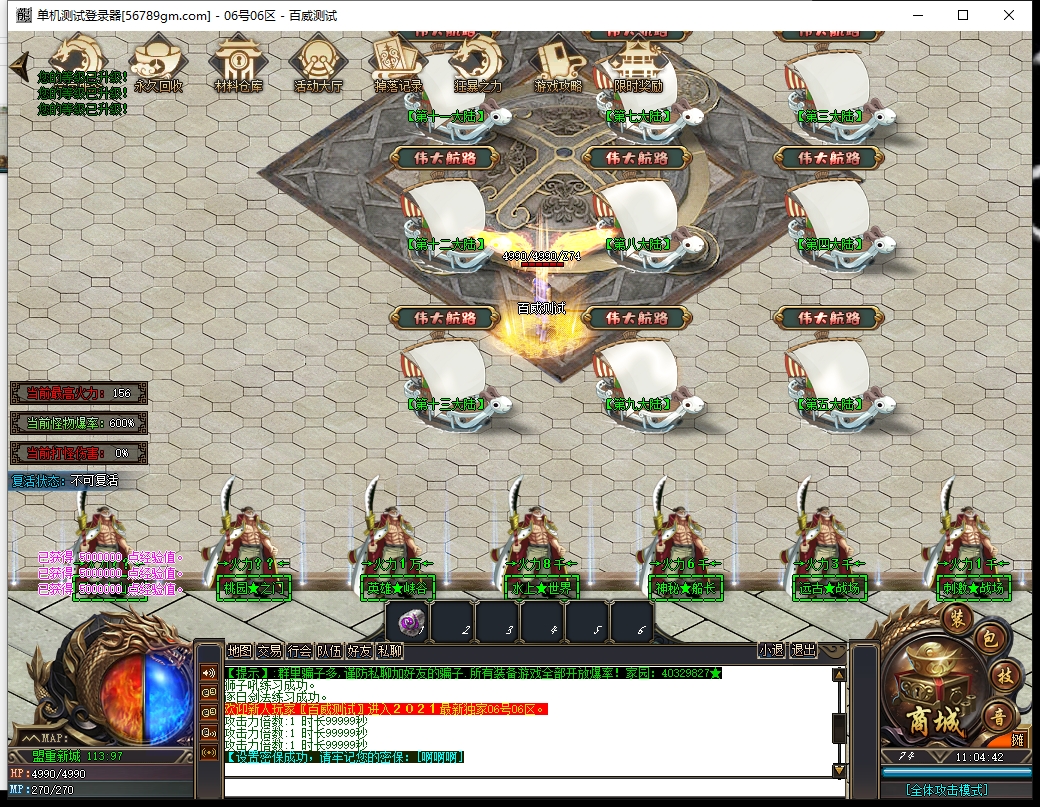Open the 好友 friends list
This screenshot has width=1040, height=807.
pos(360,651)
